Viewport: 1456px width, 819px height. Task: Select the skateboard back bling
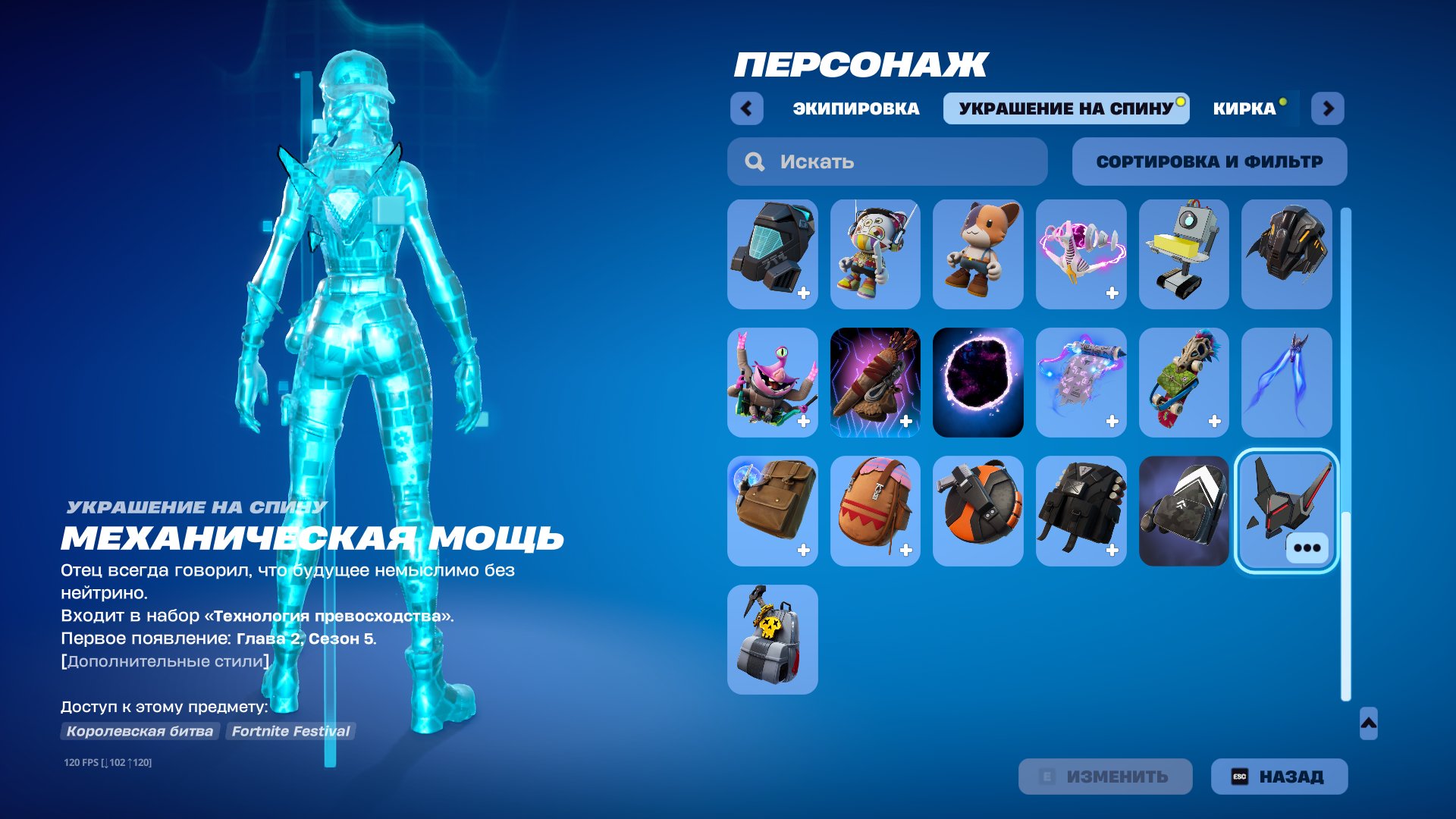tap(1184, 383)
